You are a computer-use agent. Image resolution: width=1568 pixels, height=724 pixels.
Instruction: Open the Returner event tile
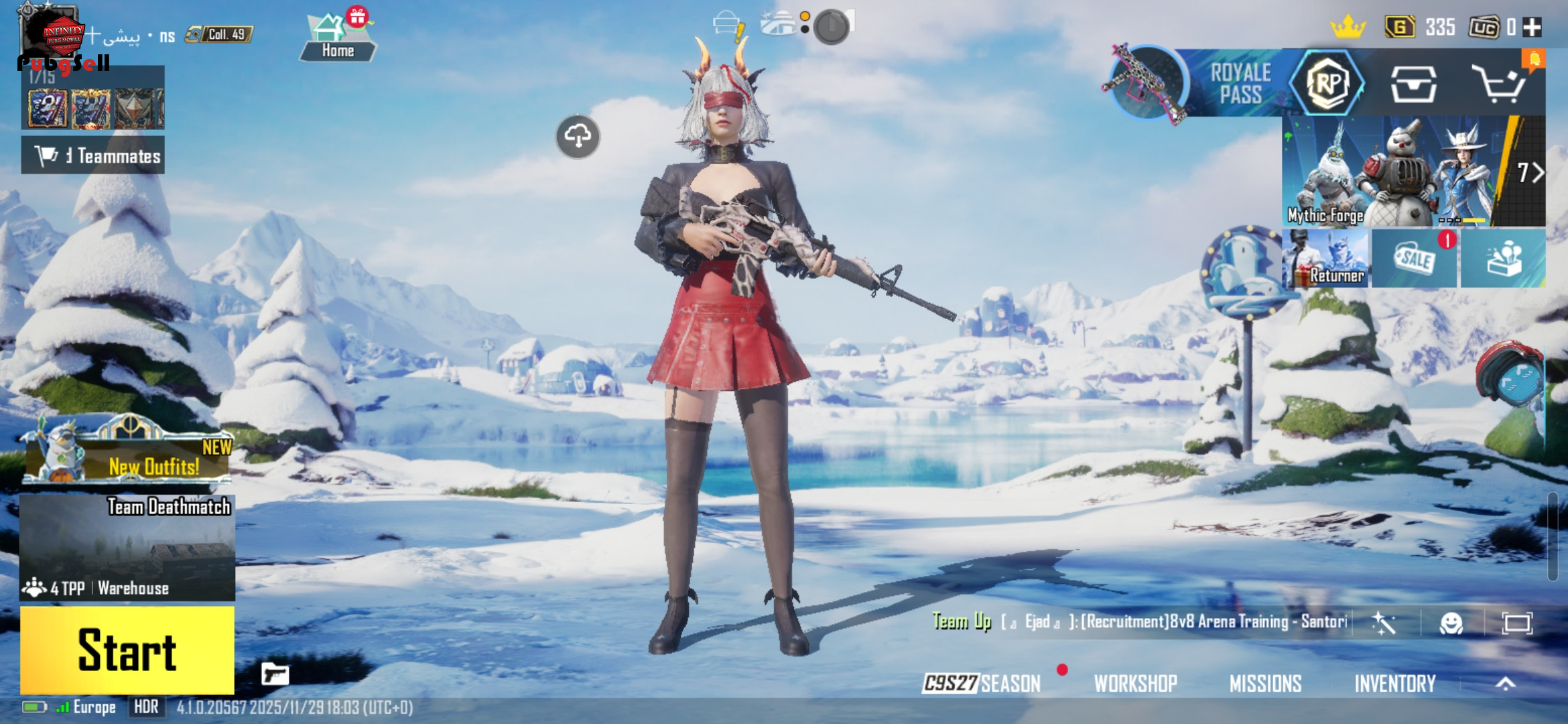coord(1326,259)
